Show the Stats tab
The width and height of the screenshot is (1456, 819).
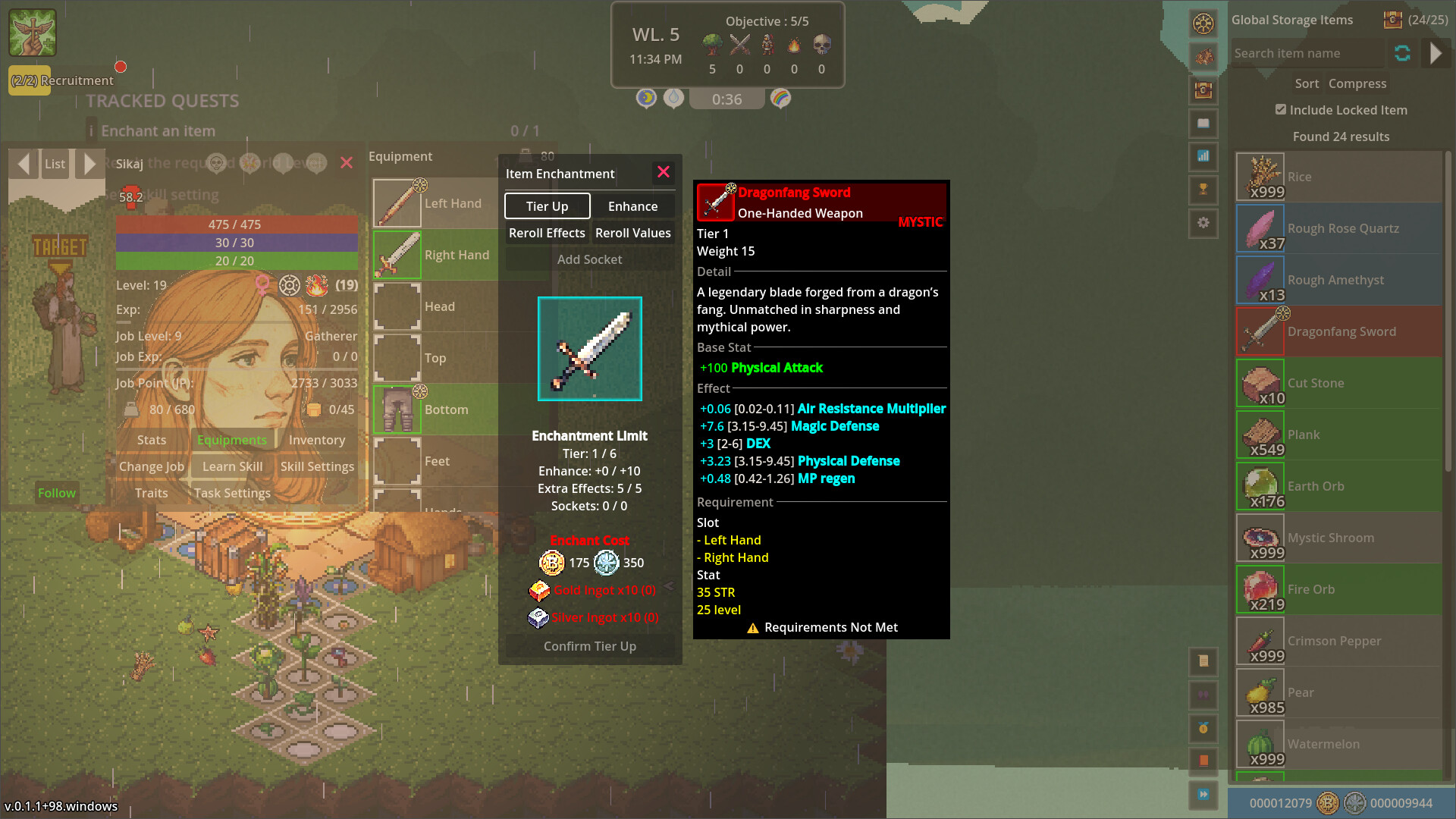(x=152, y=440)
